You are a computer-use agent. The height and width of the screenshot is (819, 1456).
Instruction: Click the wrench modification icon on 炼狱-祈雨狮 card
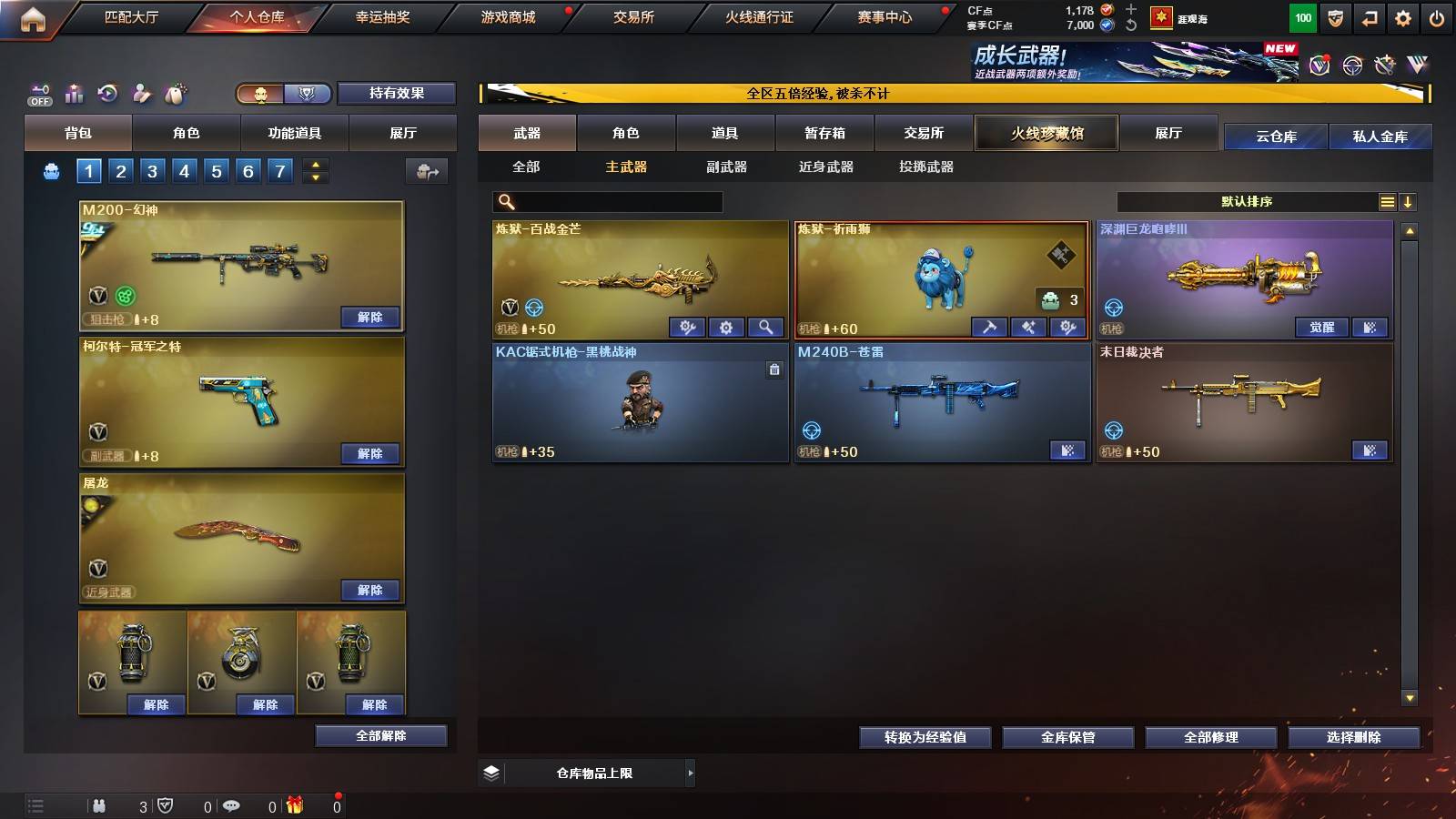tap(1067, 327)
